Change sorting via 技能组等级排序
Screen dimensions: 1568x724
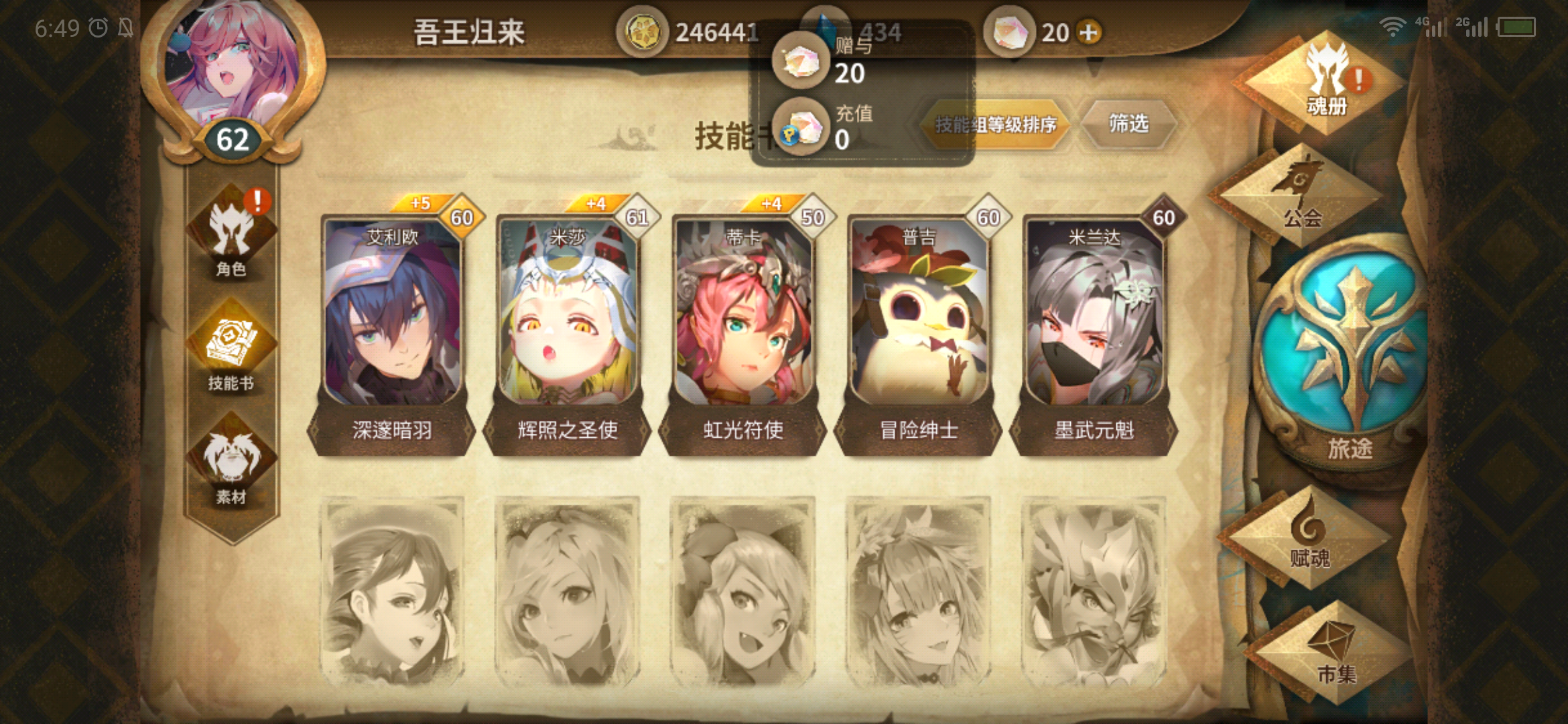(994, 125)
